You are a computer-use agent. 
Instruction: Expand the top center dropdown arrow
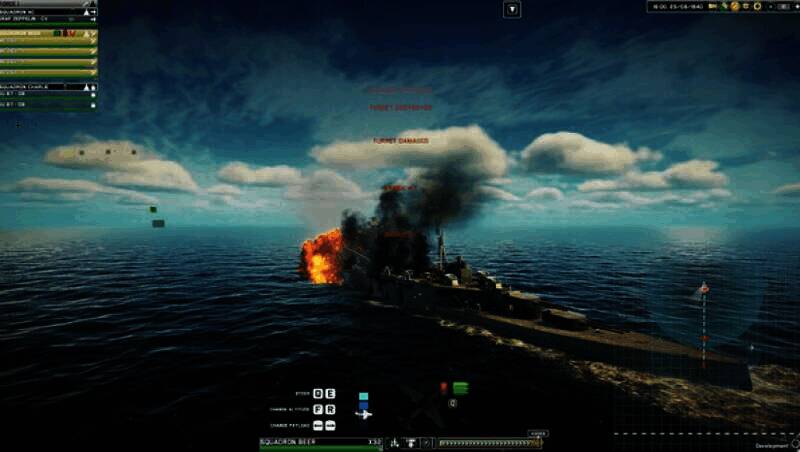tap(512, 9)
